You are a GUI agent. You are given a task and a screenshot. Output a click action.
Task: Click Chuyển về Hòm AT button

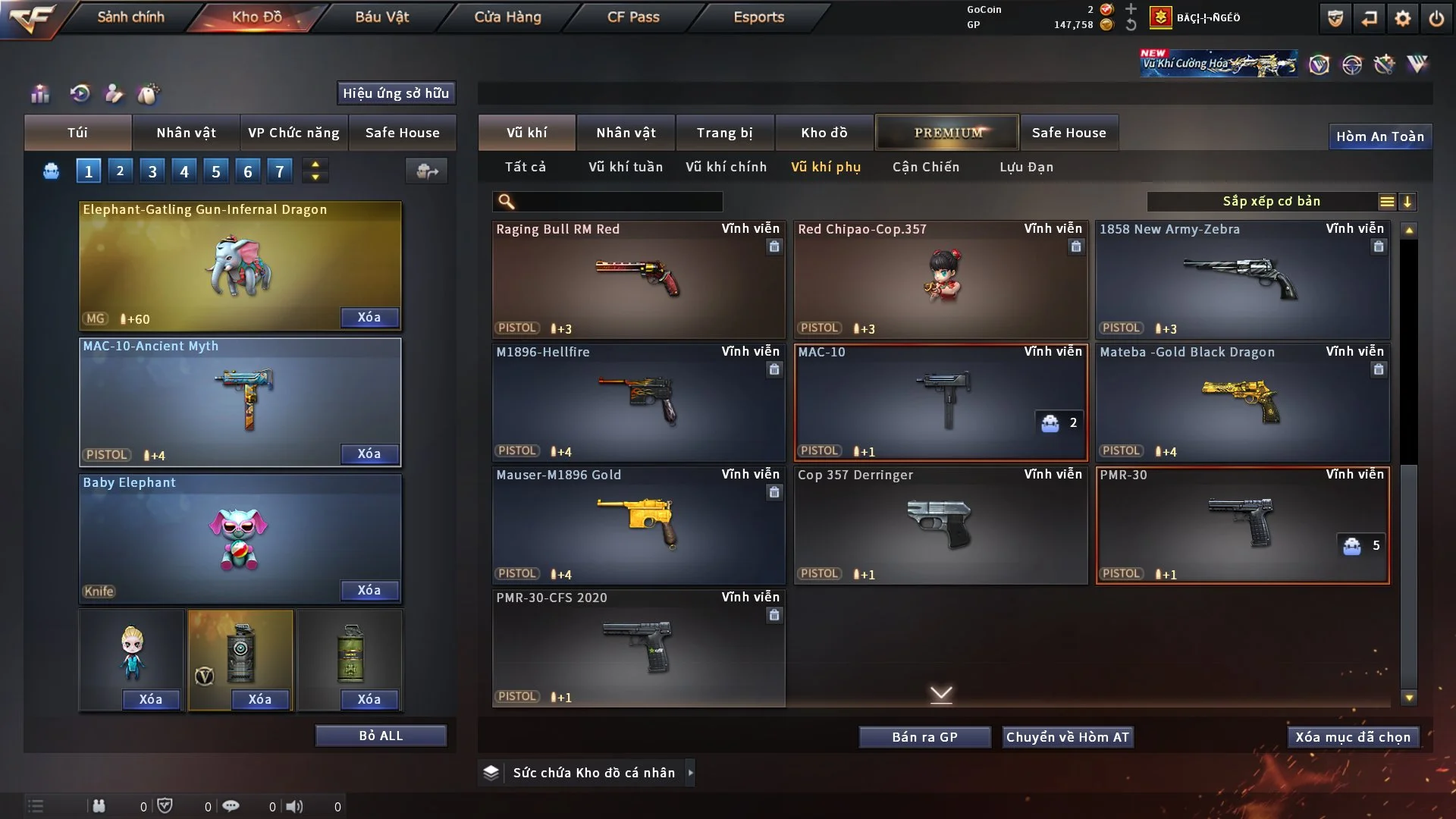(x=1067, y=737)
